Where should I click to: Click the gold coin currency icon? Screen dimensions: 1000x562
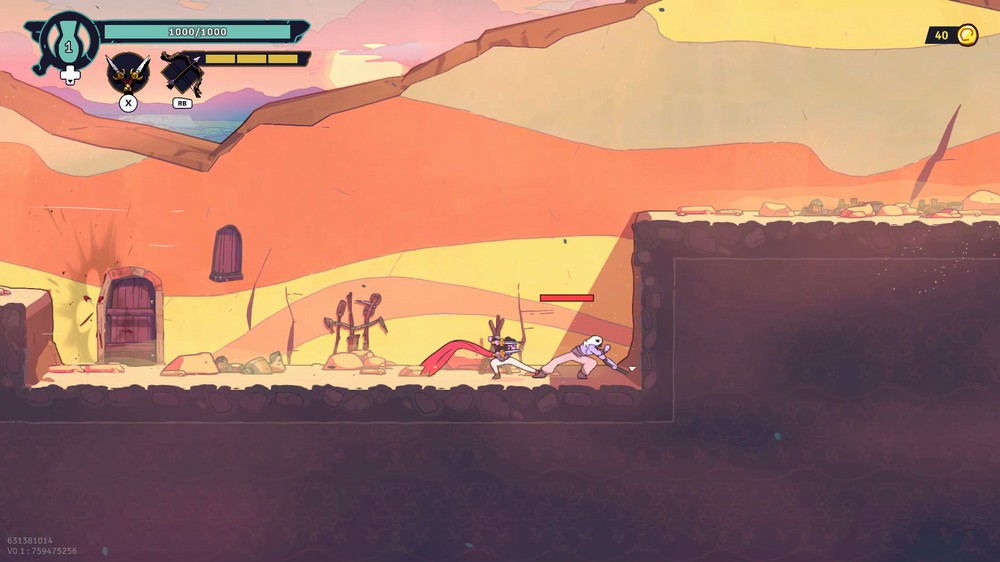point(967,35)
